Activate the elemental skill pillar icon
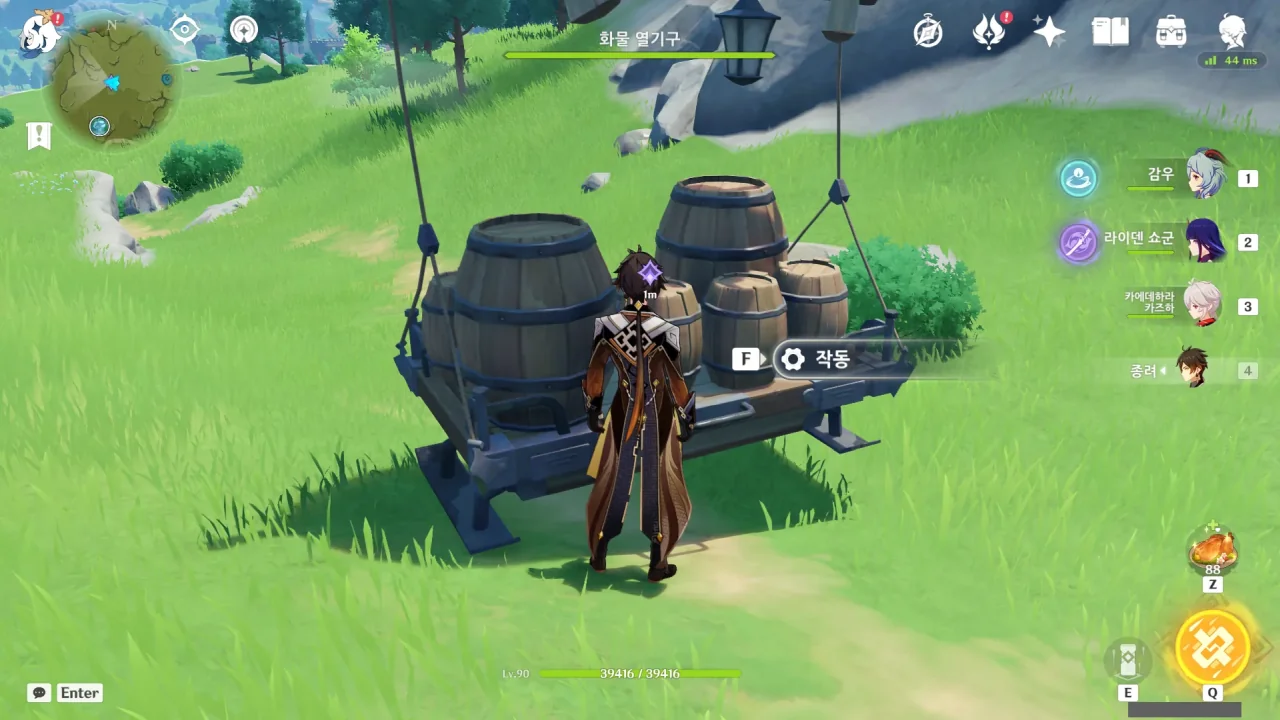 (x=1128, y=660)
